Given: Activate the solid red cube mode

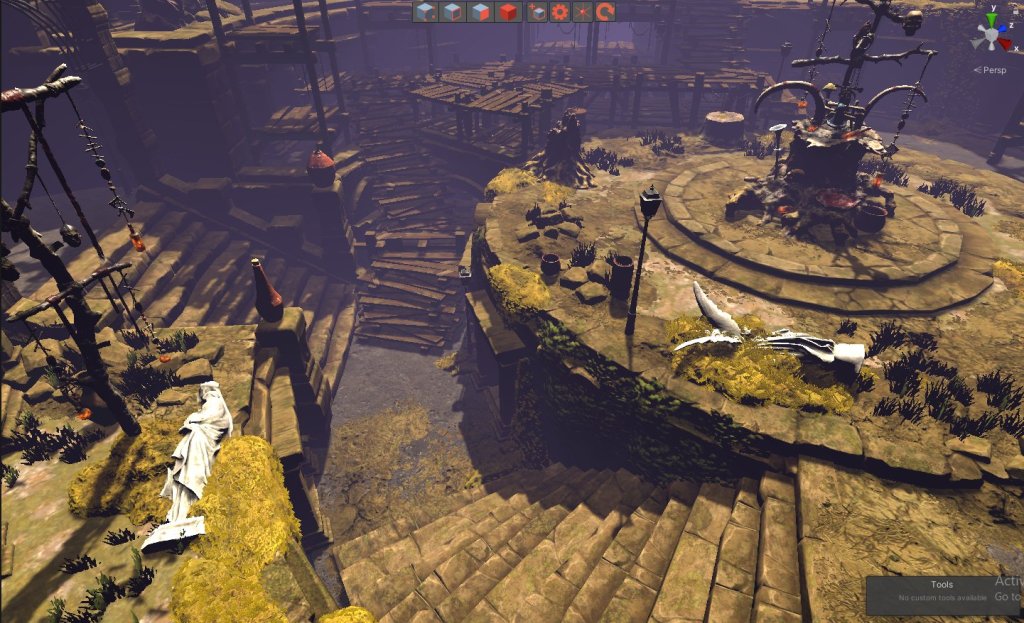Looking at the screenshot, I should click(508, 12).
